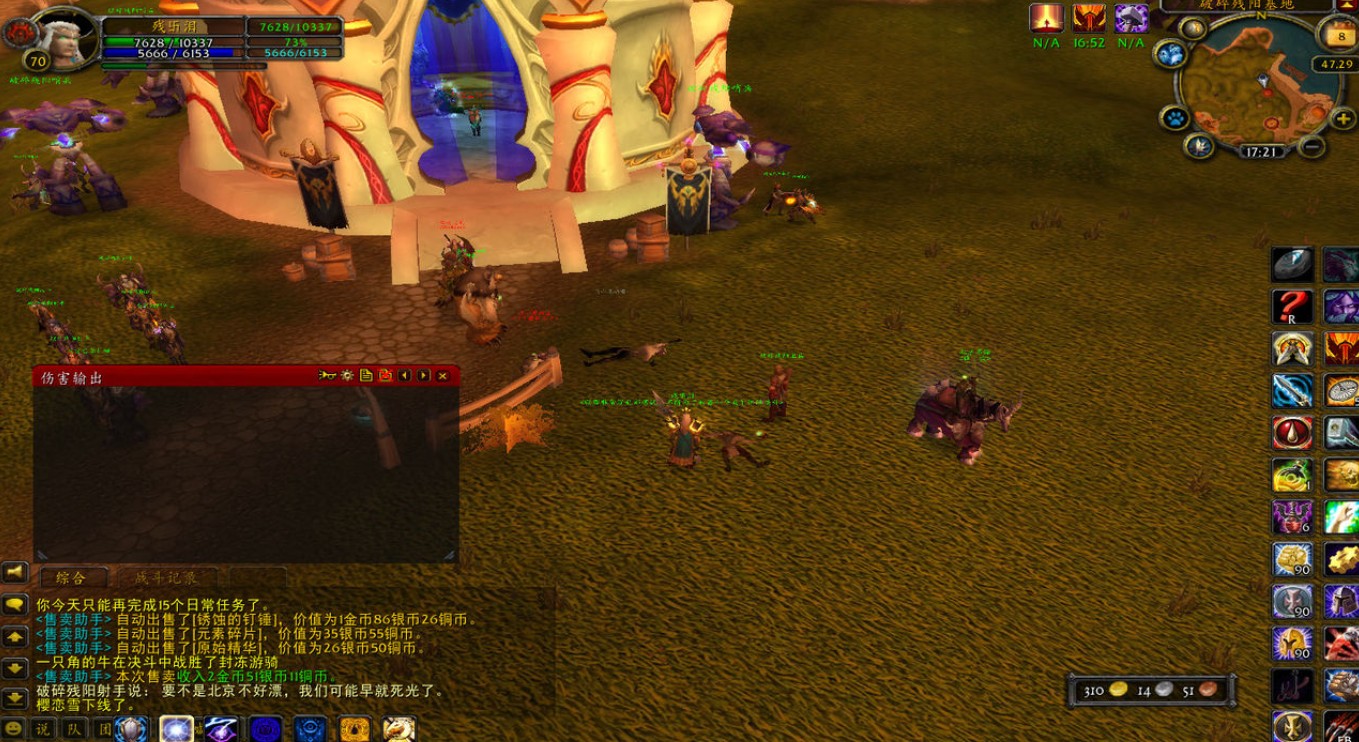Close the 伤害输出 damage meter window

[442, 376]
